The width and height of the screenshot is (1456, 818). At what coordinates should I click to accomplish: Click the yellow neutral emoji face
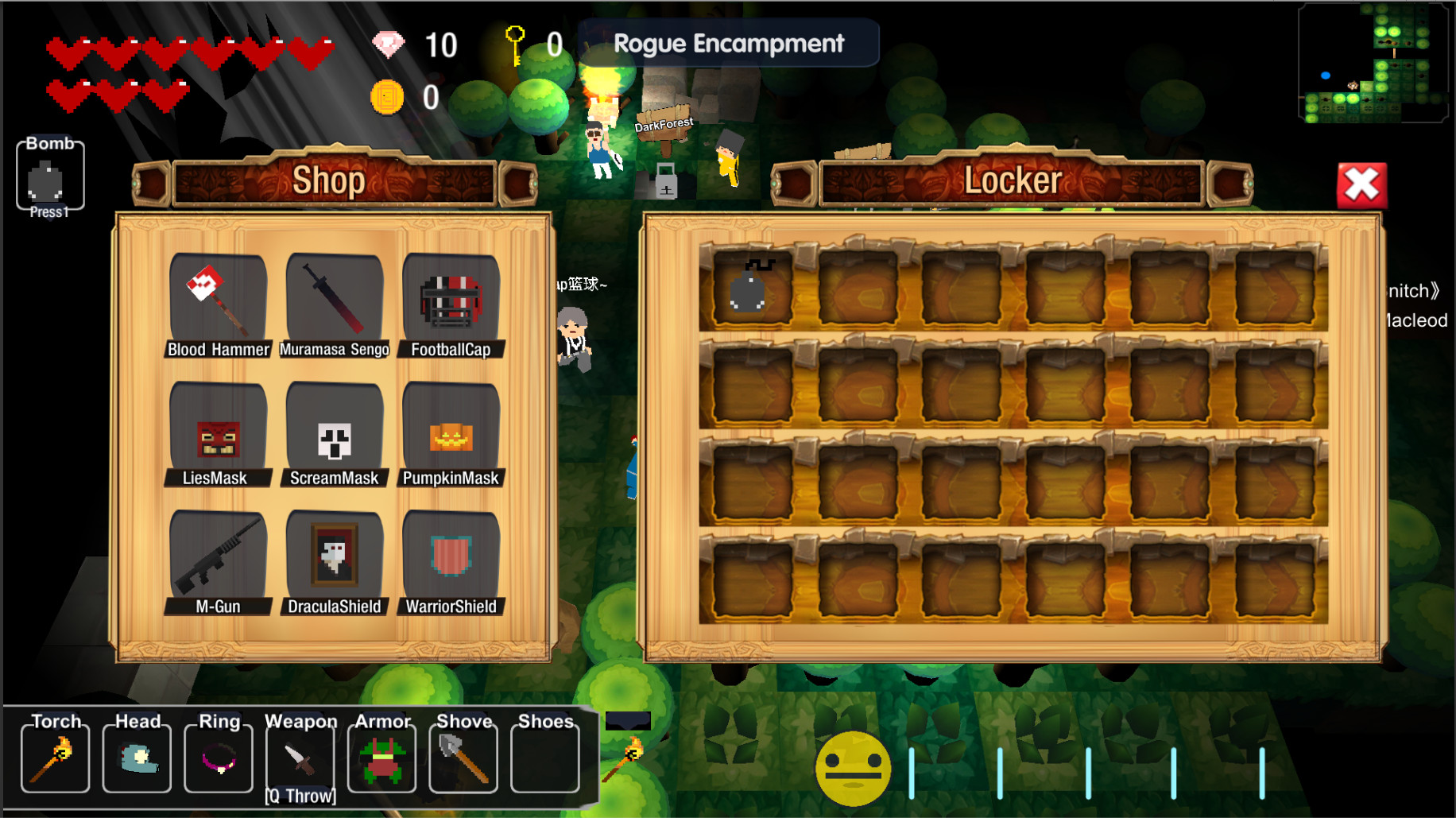tap(854, 768)
